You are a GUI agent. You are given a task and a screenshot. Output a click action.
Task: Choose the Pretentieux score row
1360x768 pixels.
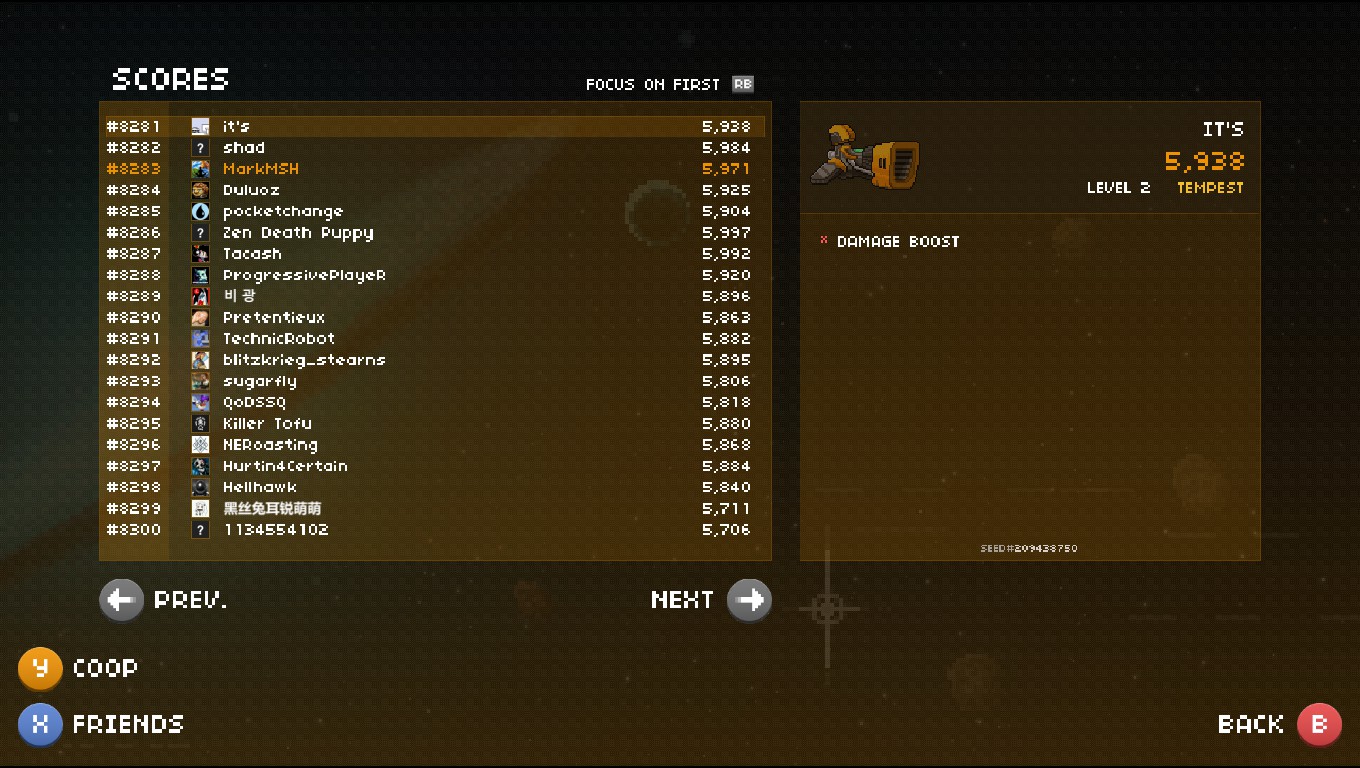pyautogui.click(x=435, y=318)
